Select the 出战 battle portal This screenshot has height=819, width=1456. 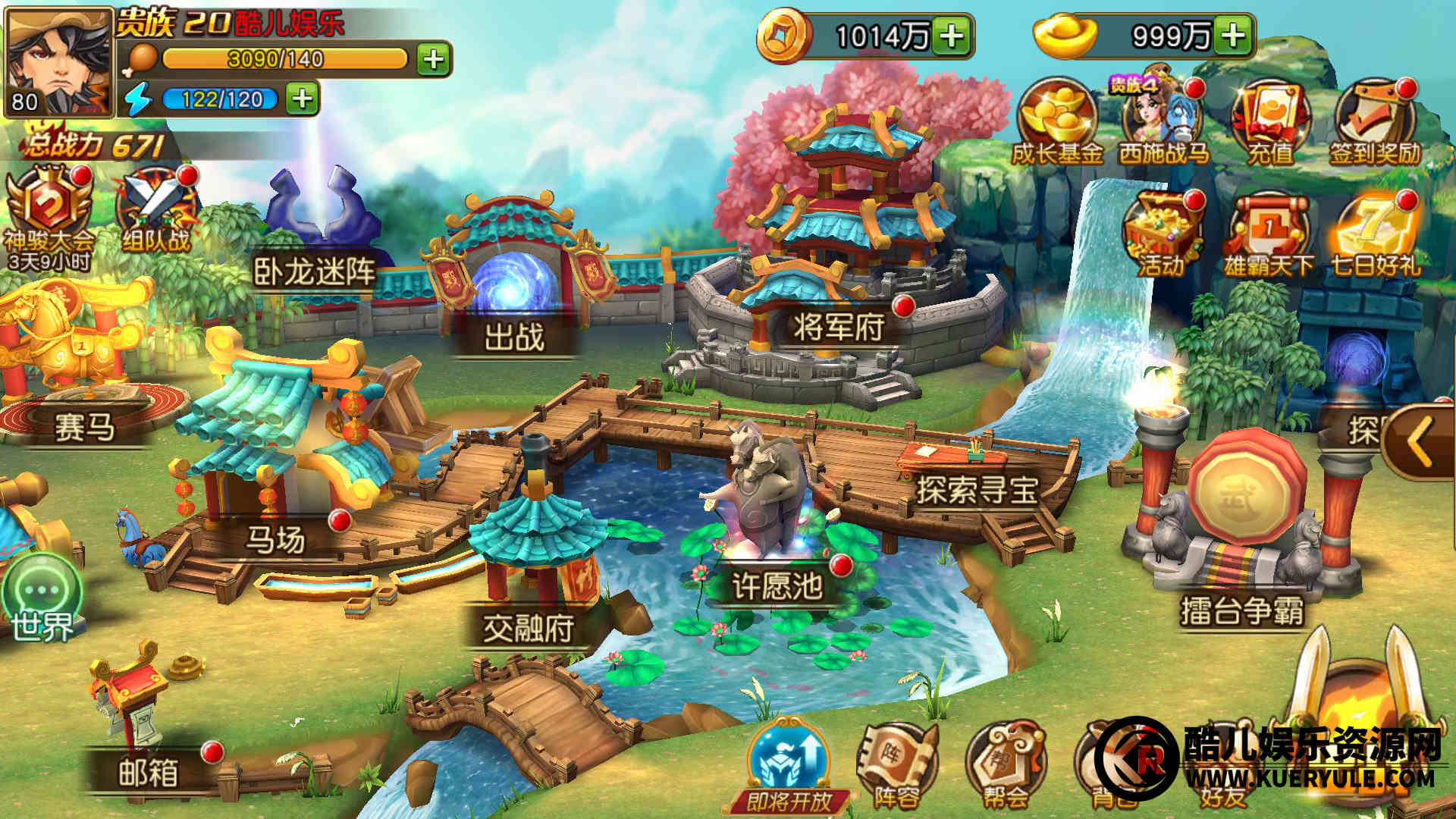514,296
